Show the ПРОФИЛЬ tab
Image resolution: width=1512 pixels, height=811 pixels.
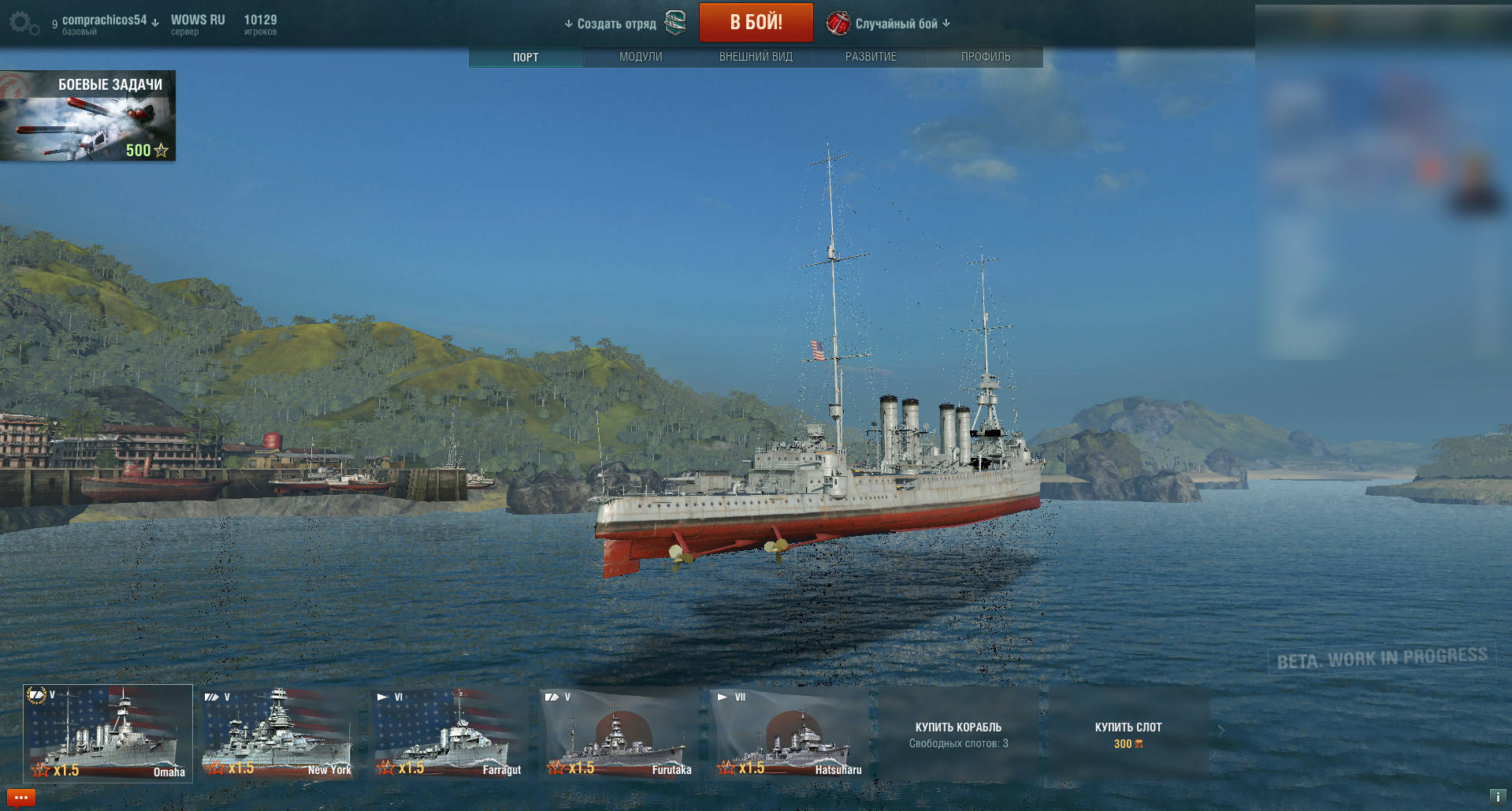(986, 57)
